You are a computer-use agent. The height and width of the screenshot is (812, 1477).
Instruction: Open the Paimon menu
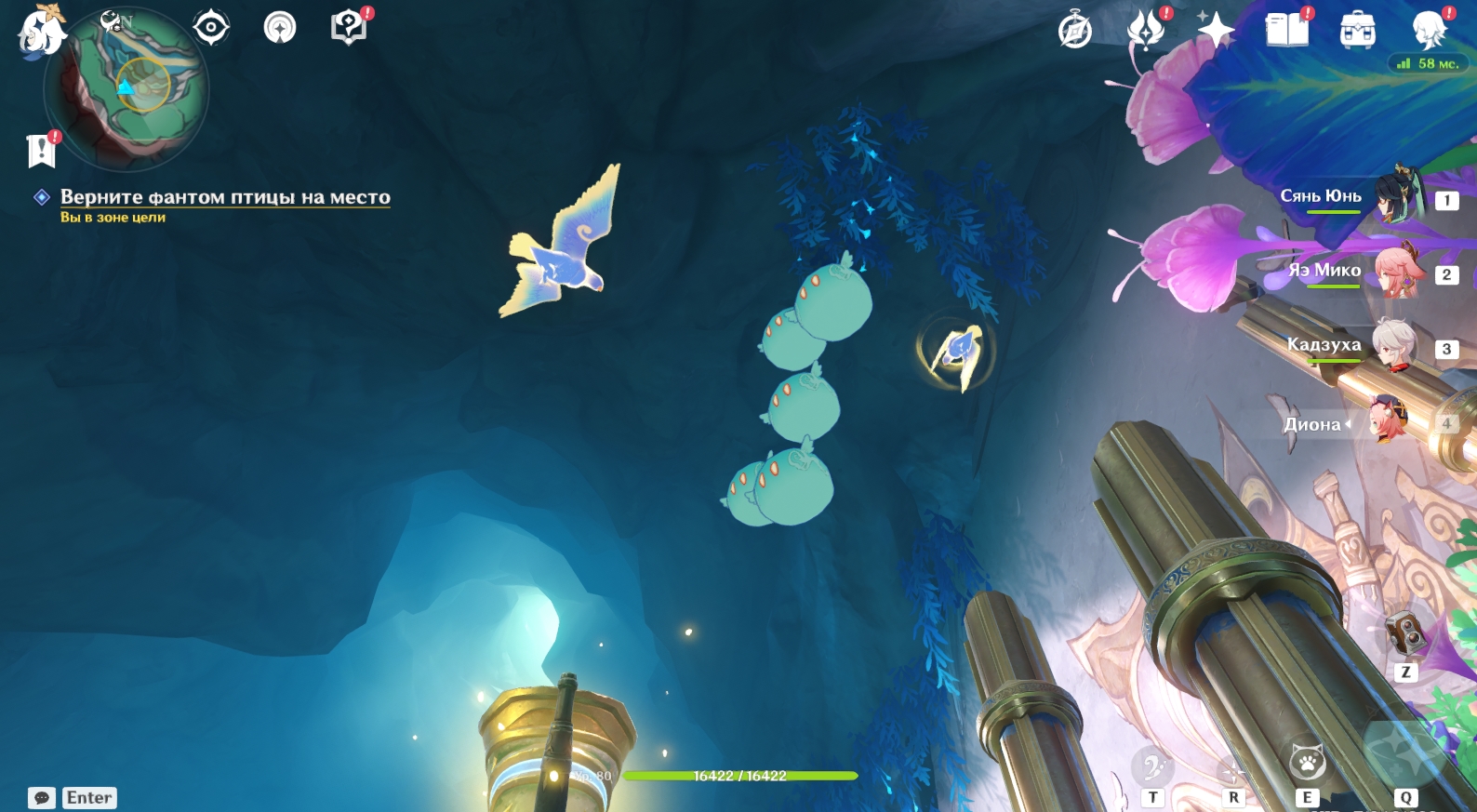click(41, 32)
